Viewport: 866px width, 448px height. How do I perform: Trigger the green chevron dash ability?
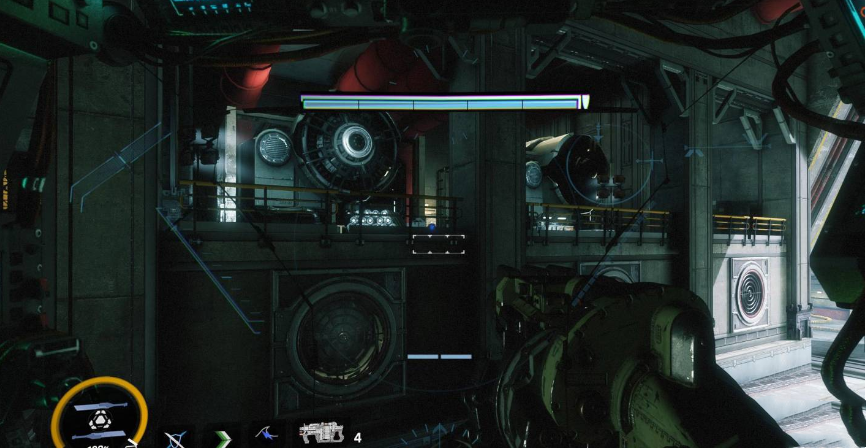coord(220,437)
